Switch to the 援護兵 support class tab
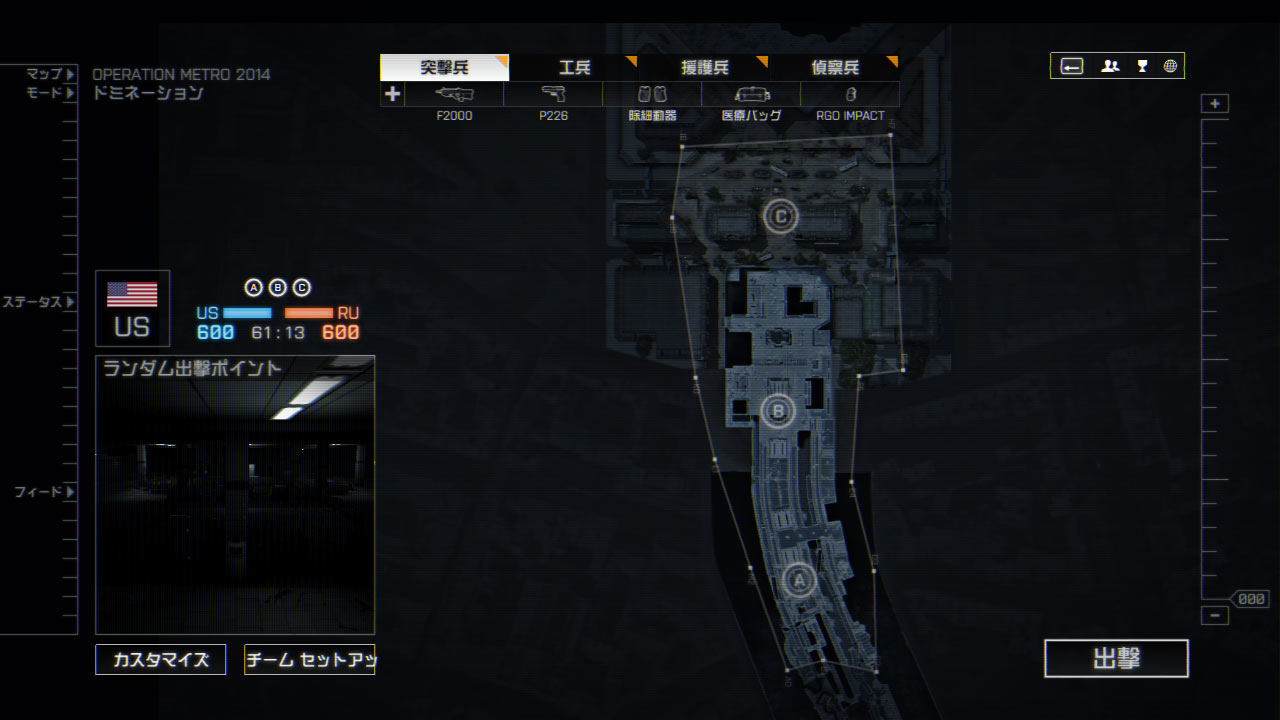The height and width of the screenshot is (720, 1280). (704, 68)
